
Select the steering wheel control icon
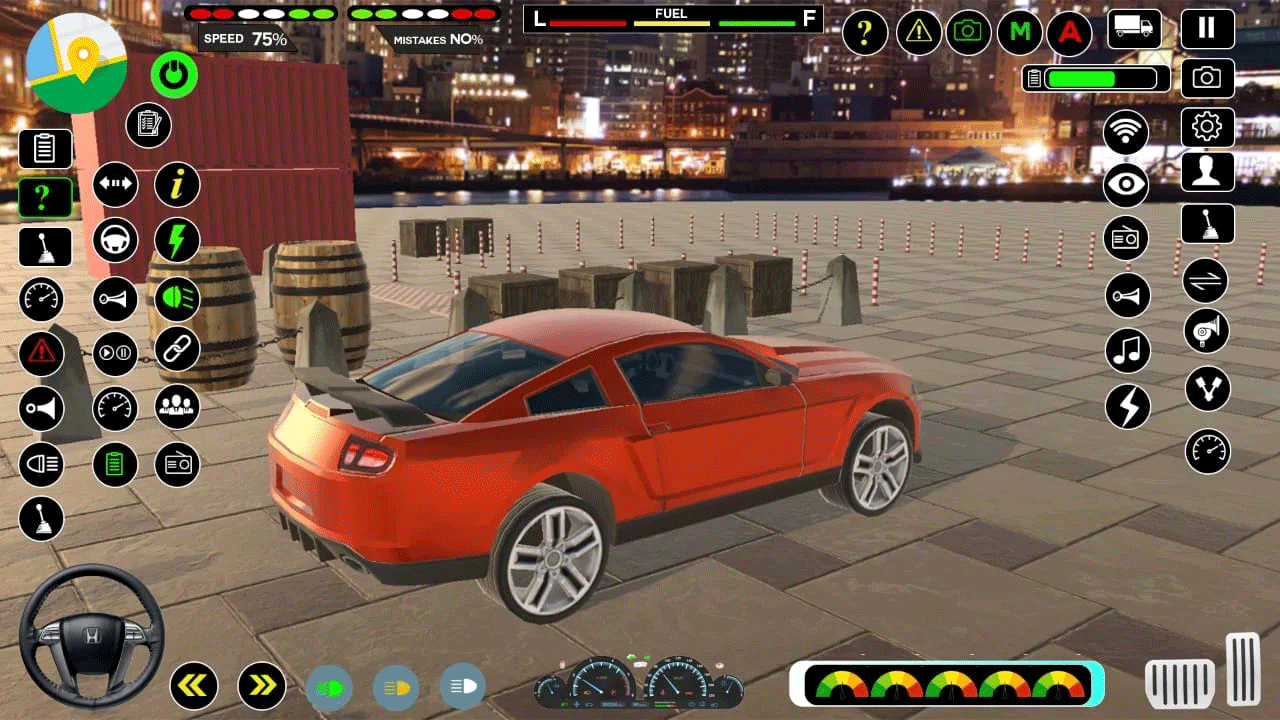tap(115, 241)
